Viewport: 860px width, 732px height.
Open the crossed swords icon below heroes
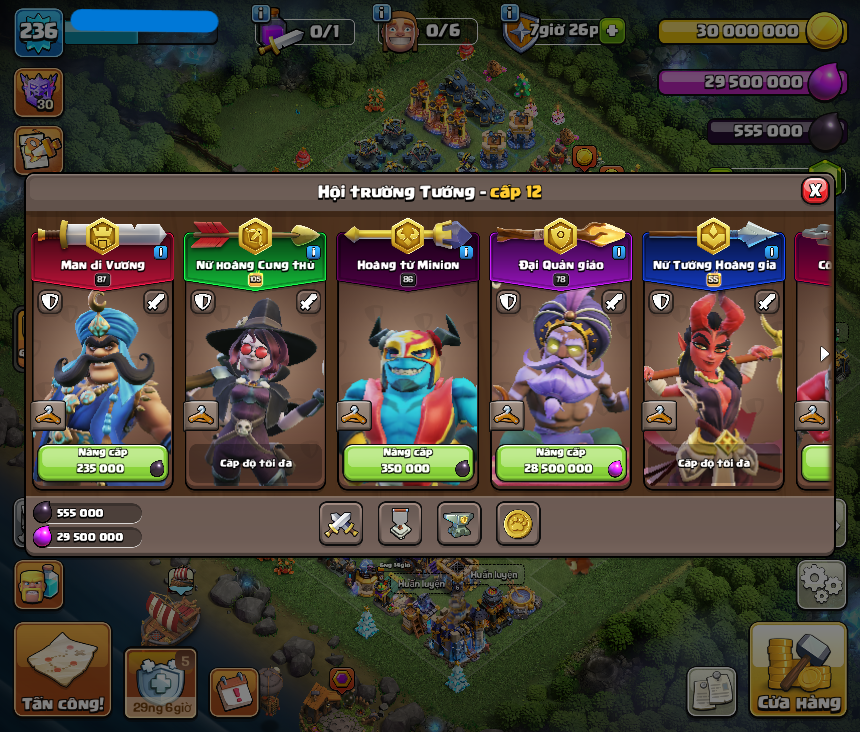[x=341, y=523]
